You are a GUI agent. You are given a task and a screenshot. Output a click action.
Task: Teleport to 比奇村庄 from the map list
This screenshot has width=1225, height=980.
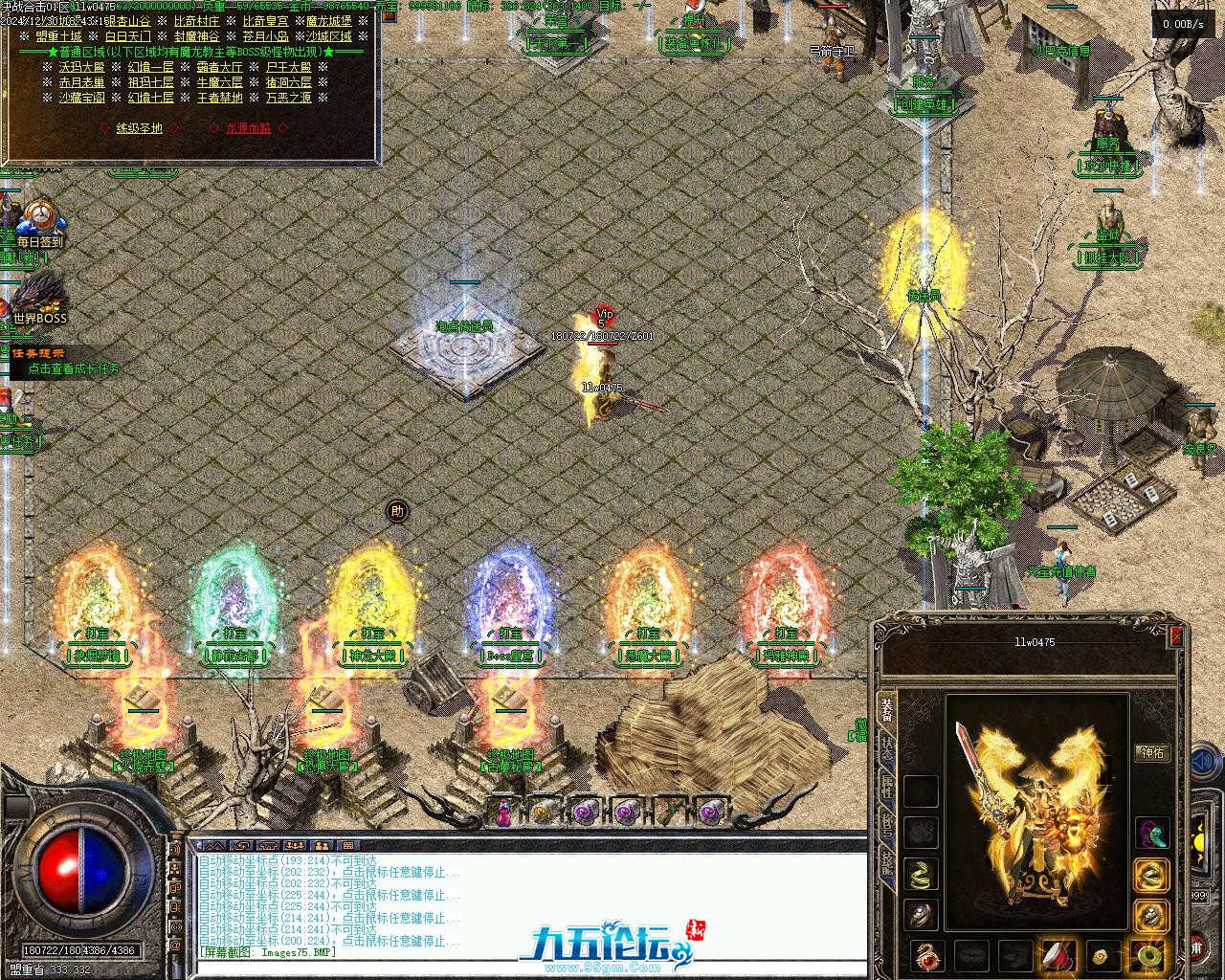pos(196,21)
